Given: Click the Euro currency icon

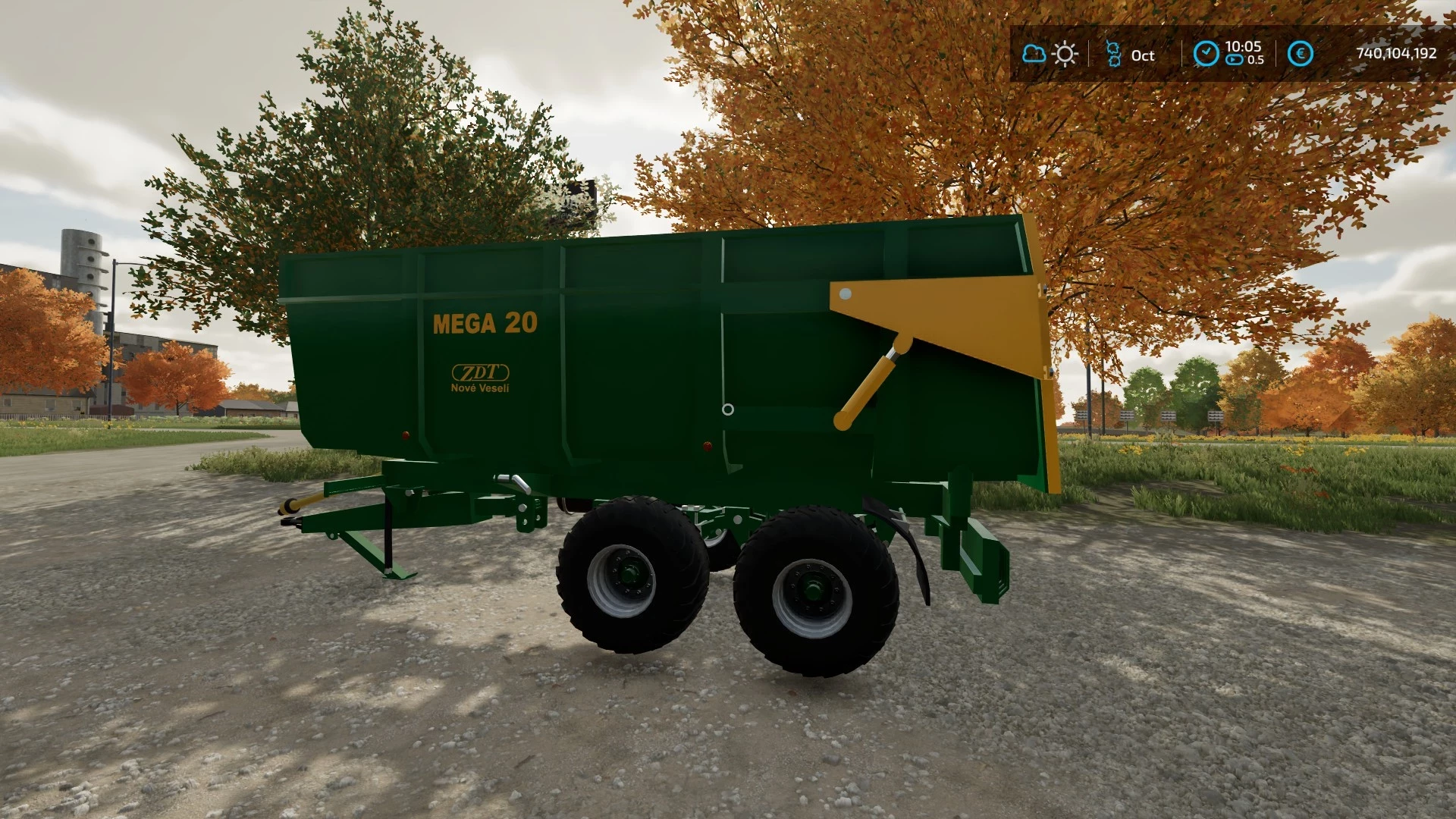Looking at the screenshot, I should [1298, 54].
